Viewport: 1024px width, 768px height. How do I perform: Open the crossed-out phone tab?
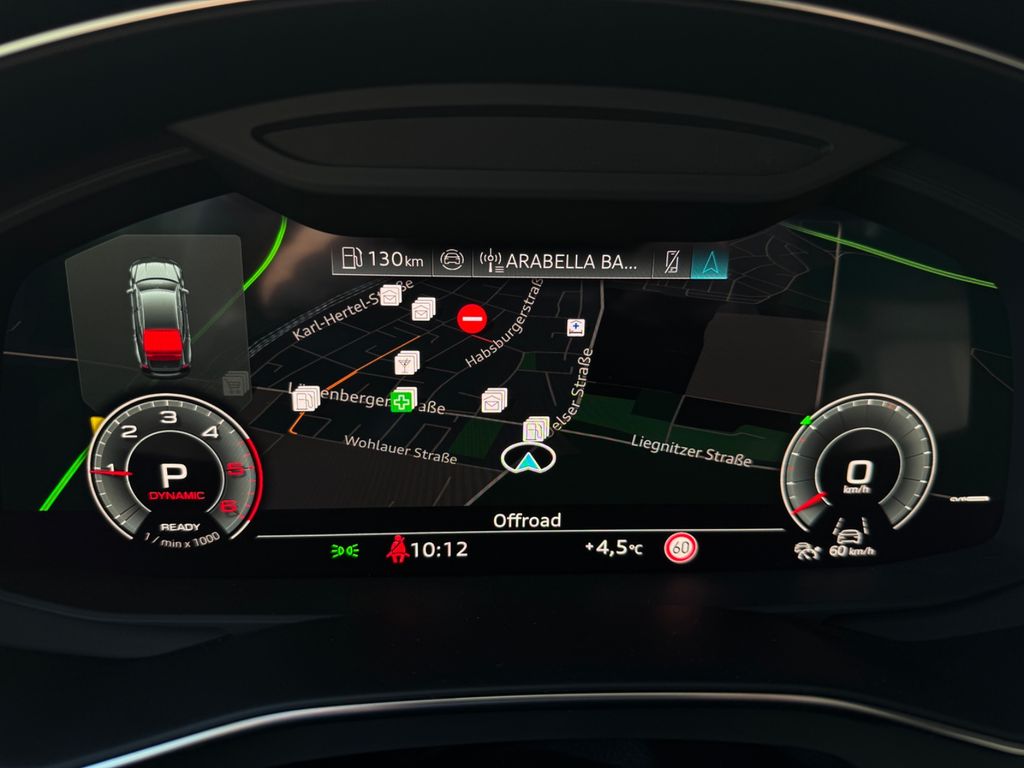[668, 262]
